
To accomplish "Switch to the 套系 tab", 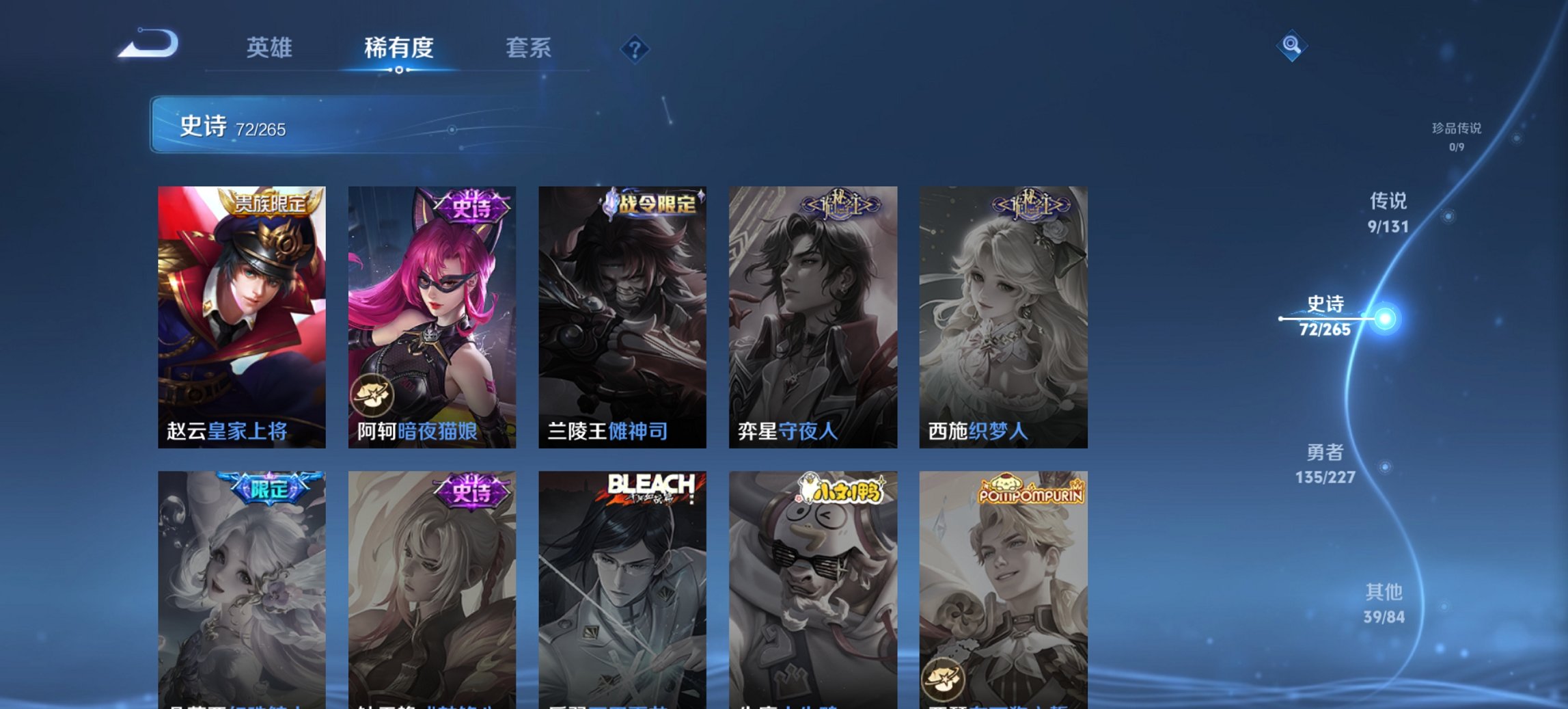I will [x=529, y=48].
